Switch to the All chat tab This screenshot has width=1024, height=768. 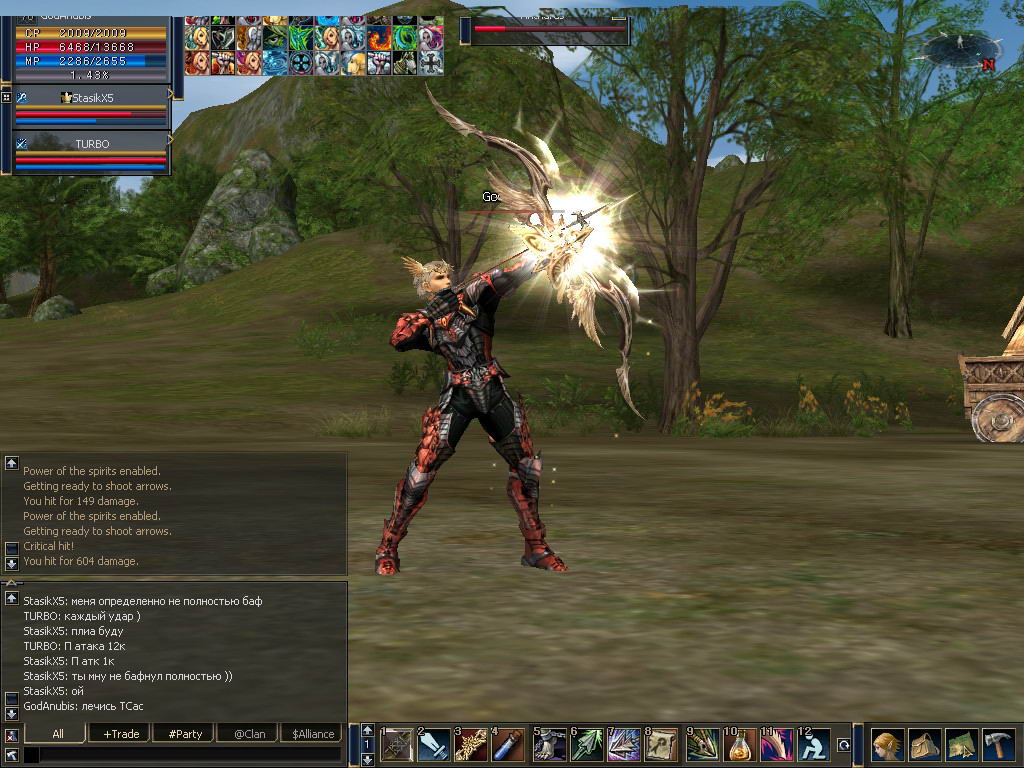[x=58, y=733]
